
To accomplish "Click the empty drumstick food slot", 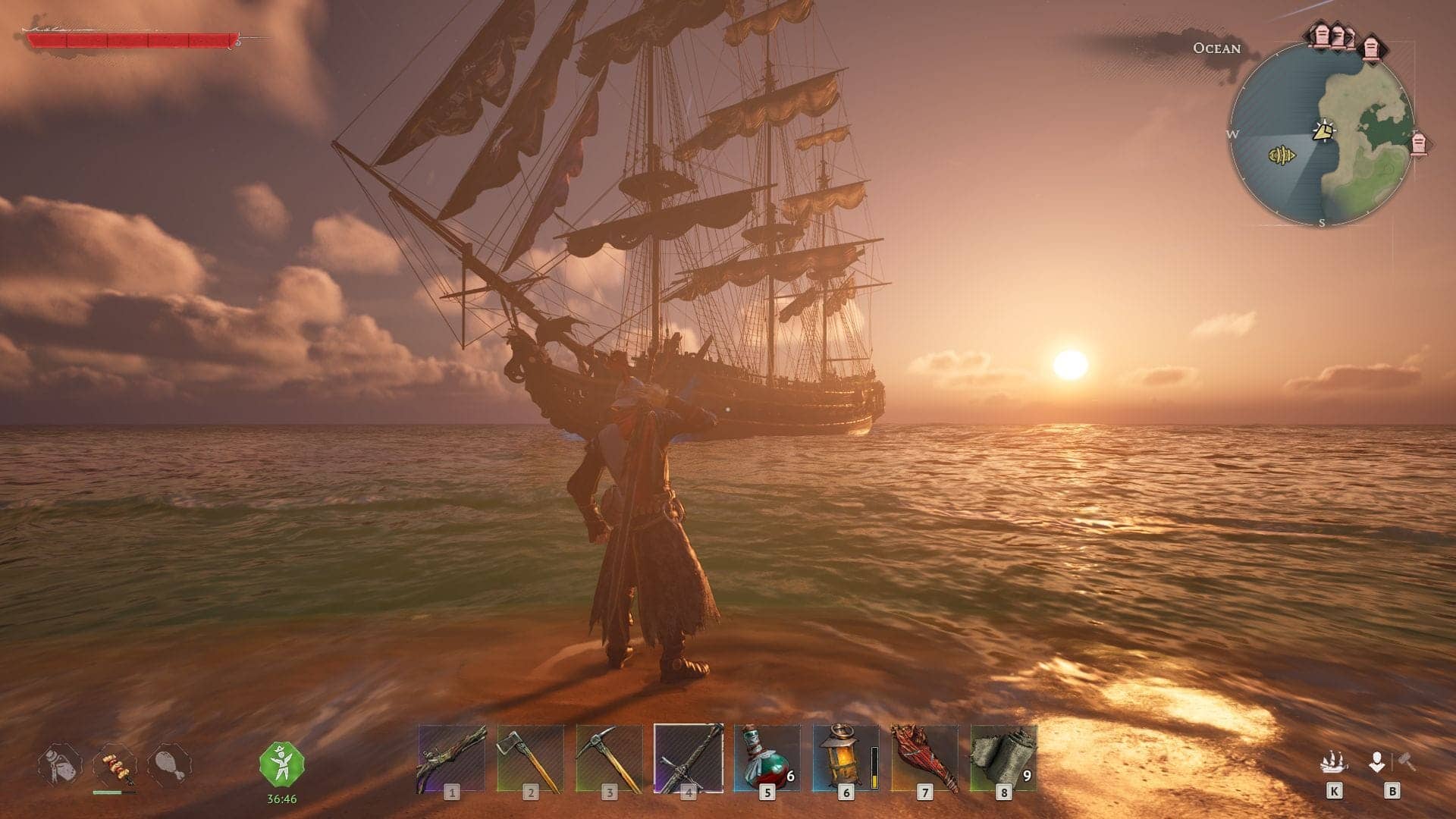I will pos(169,766).
